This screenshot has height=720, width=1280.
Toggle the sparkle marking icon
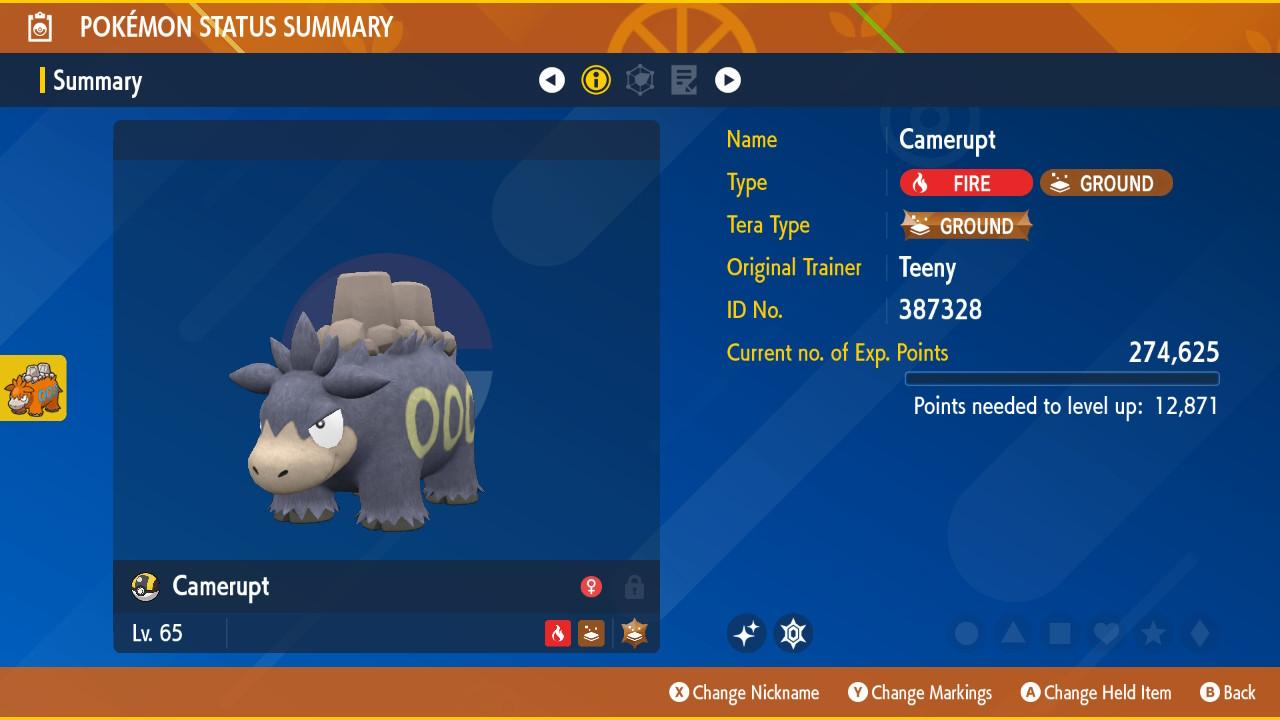746,633
